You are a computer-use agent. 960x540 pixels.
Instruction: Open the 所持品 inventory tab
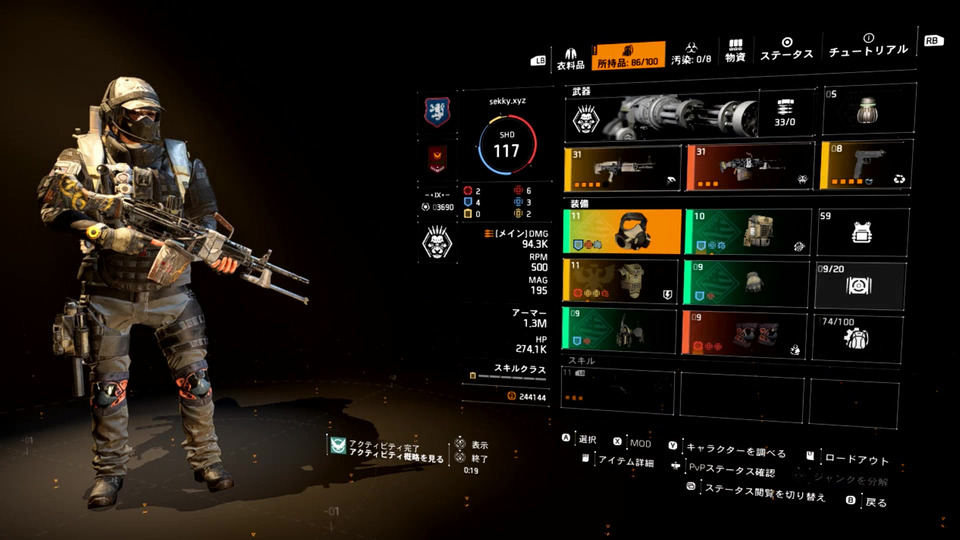pos(629,56)
